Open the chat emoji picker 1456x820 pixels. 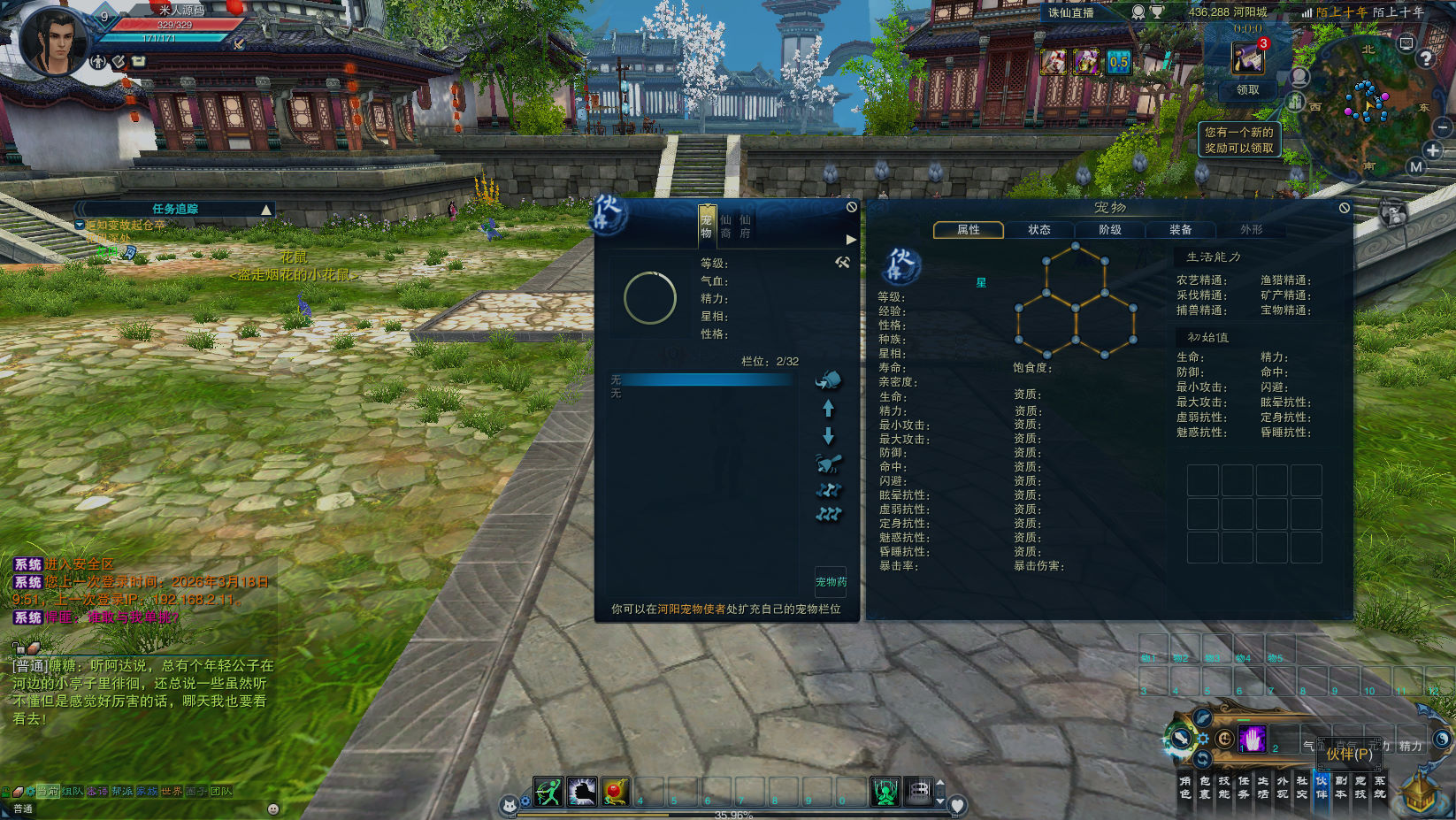click(273, 809)
